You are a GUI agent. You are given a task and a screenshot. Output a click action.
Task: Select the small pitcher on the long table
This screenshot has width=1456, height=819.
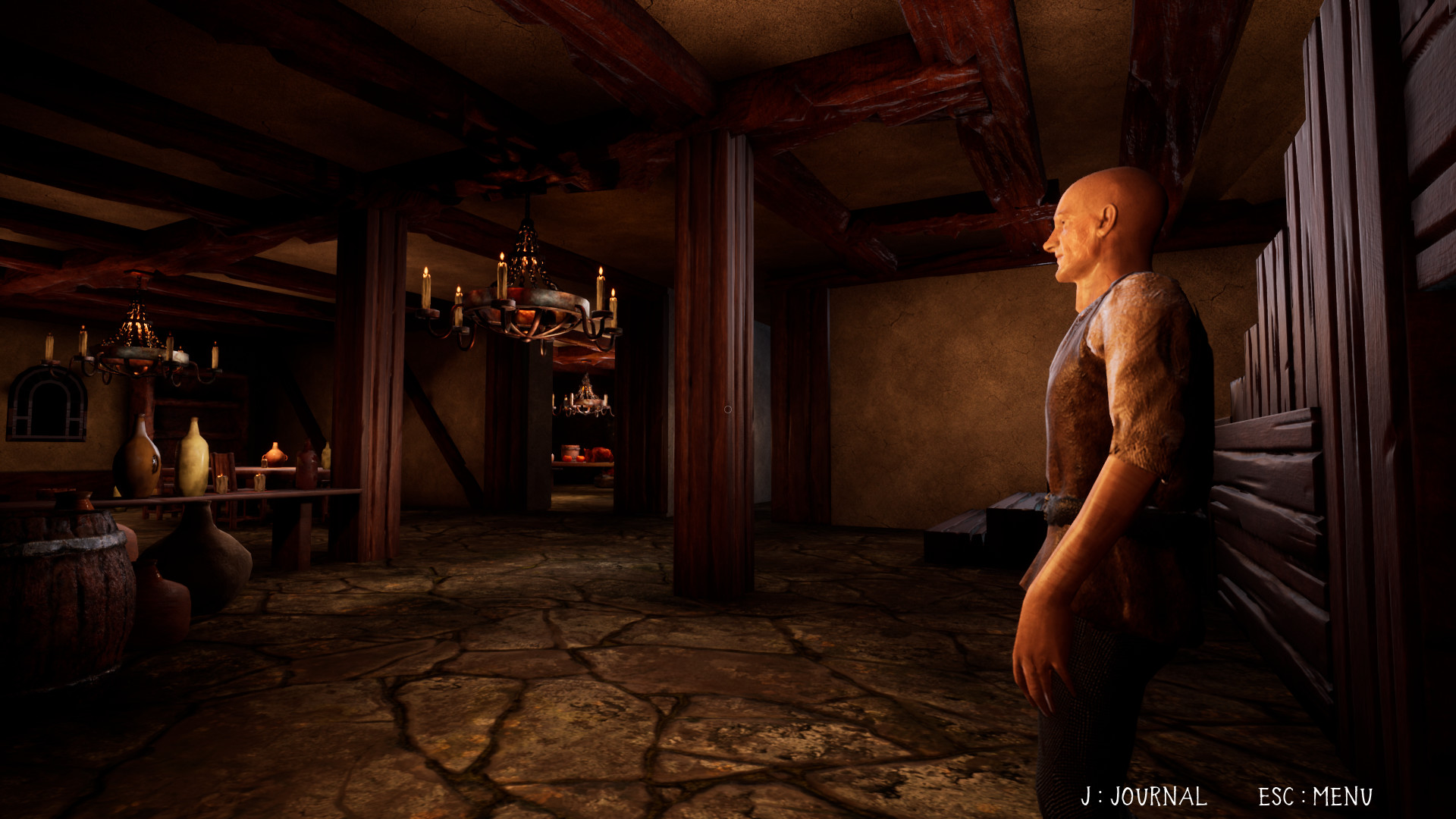pos(275,455)
